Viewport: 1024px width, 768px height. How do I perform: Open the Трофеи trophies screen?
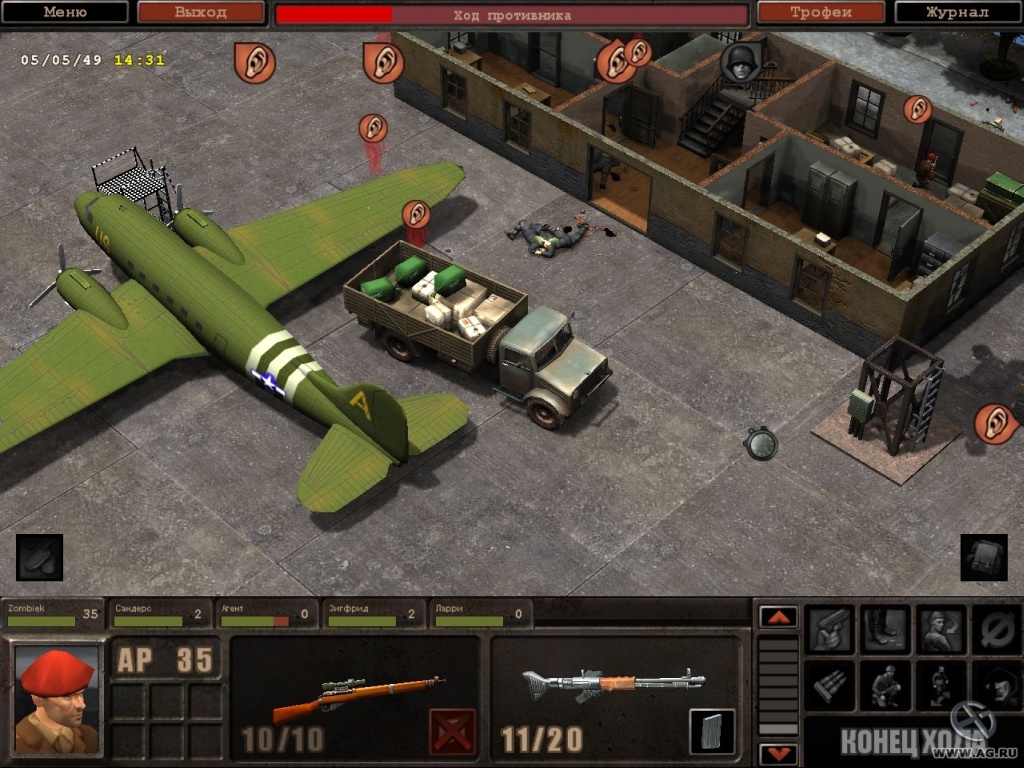tap(821, 13)
